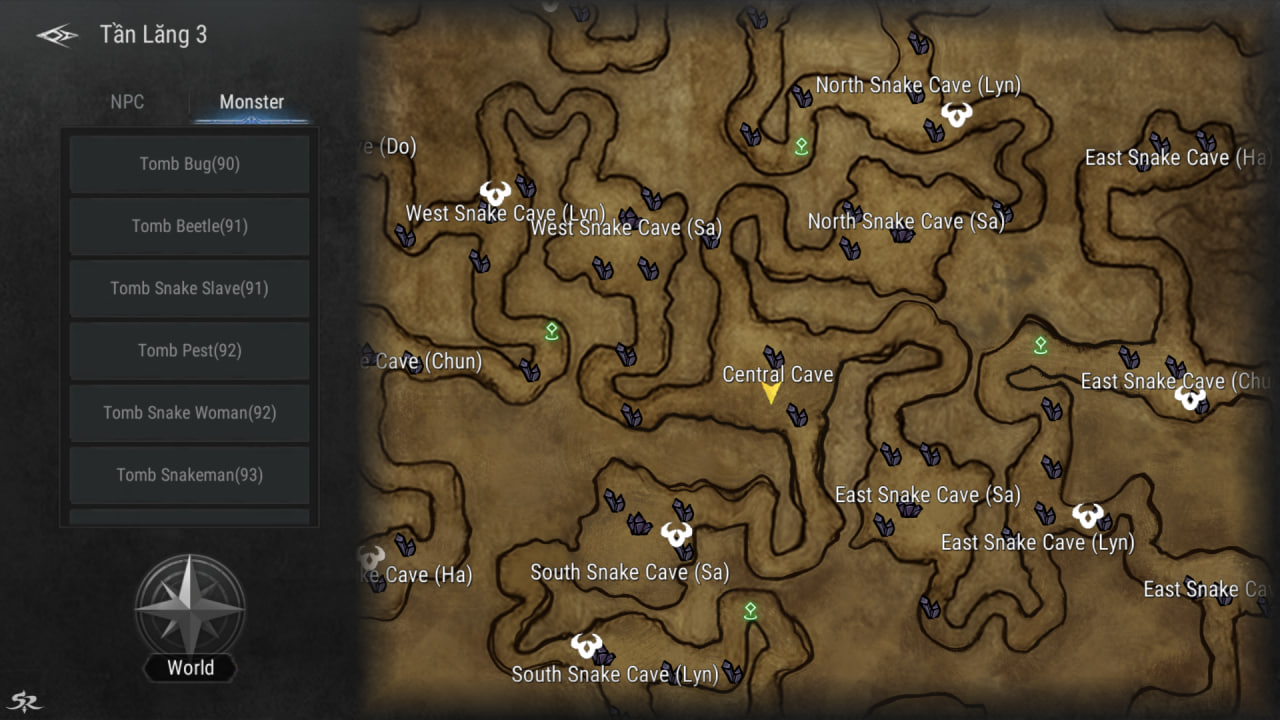Select the green marker below South Snake Cave (Sa)
The image size is (1280, 720).
click(x=750, y=611)
